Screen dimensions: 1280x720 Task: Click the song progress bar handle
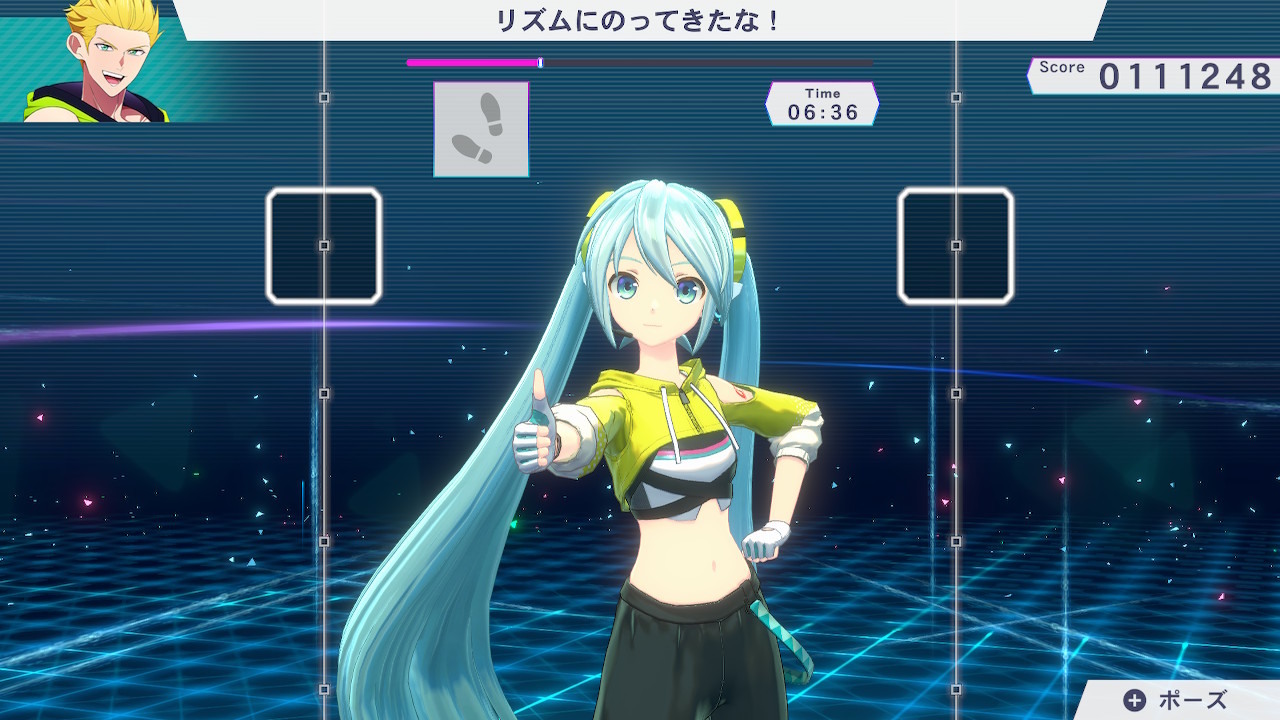pyautogui.click(x=541, y=63)
